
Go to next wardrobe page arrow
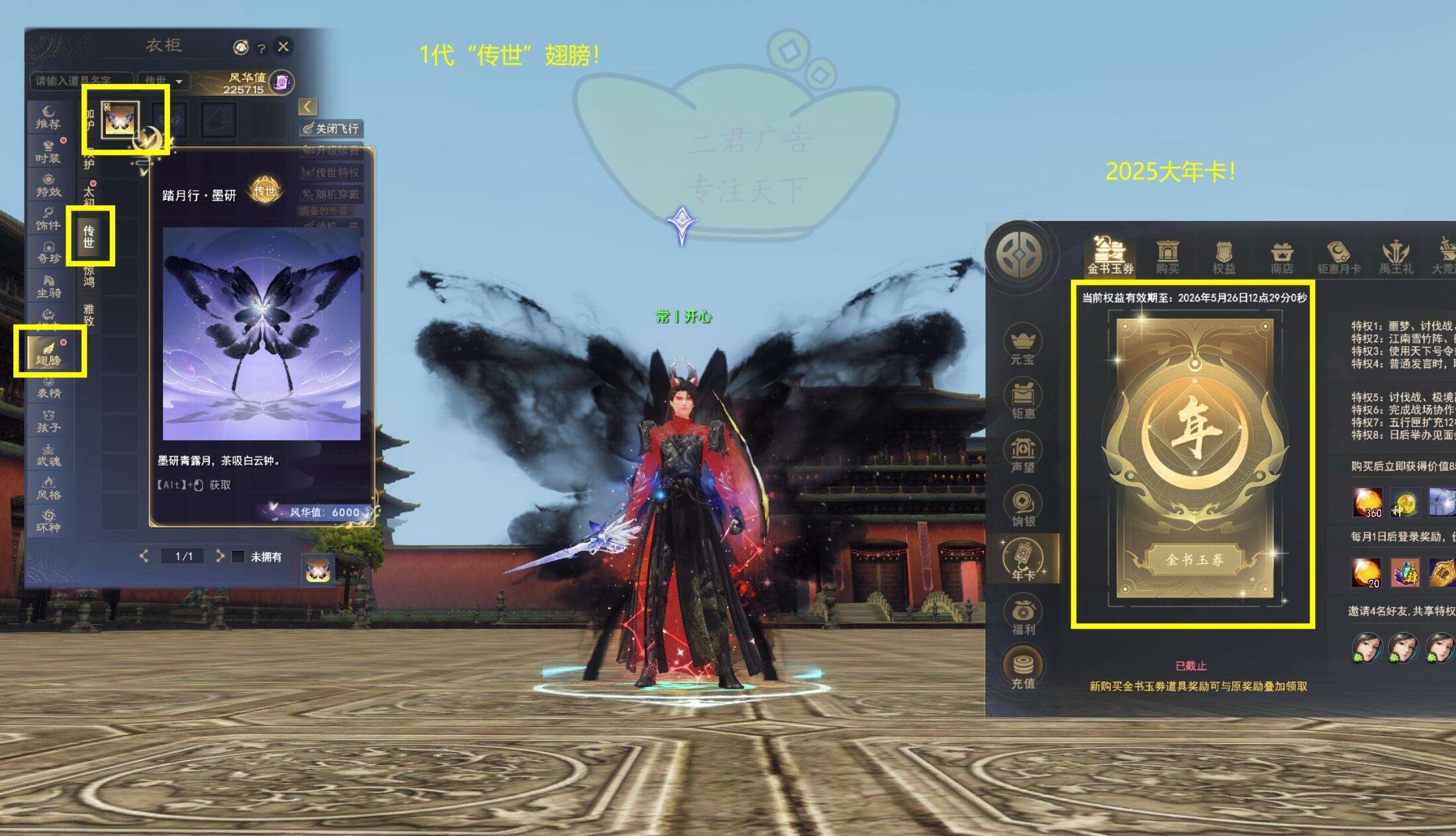coord(220,556)
